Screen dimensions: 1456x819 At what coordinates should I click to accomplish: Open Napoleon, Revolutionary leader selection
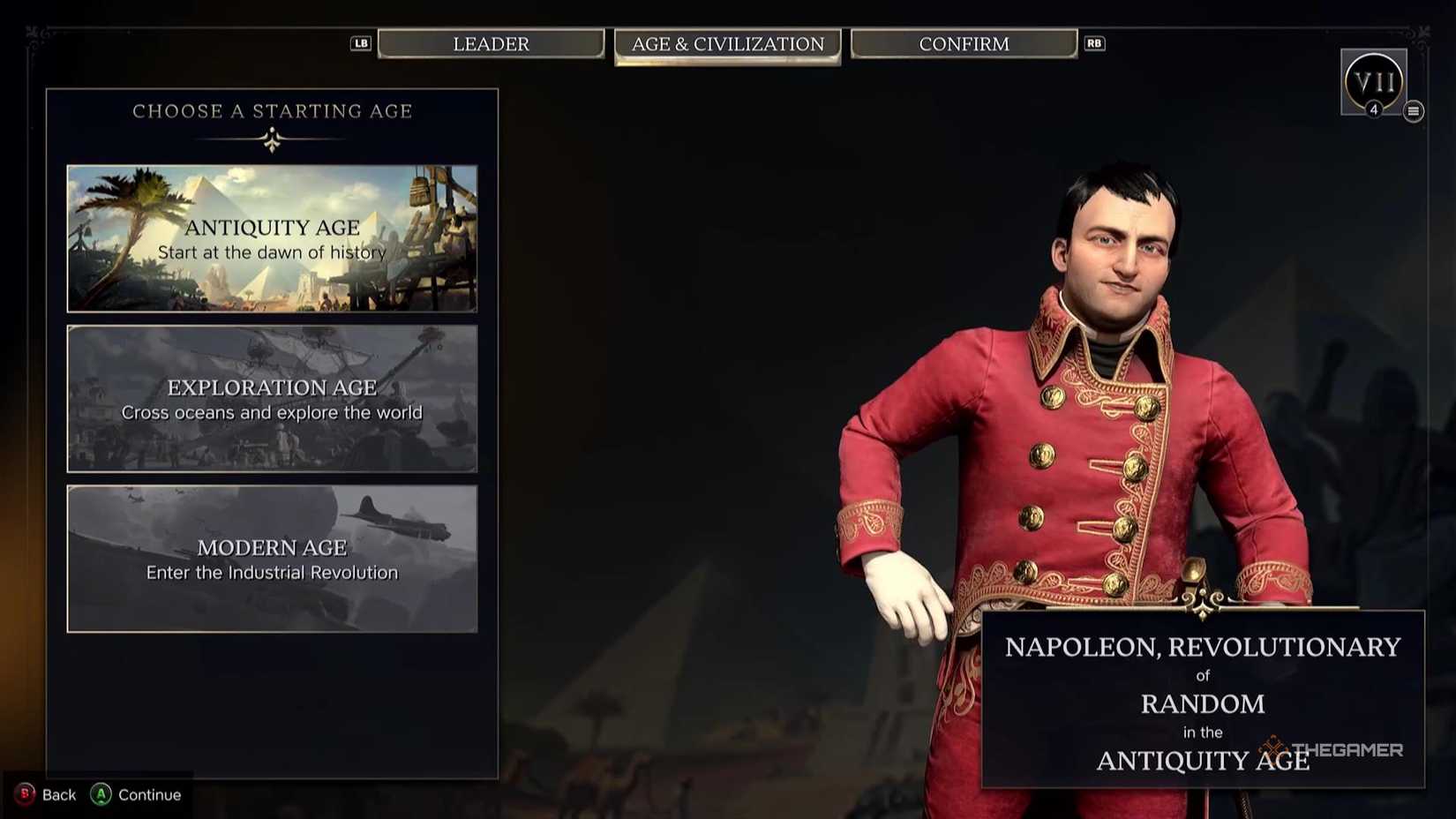point(1203,646)
